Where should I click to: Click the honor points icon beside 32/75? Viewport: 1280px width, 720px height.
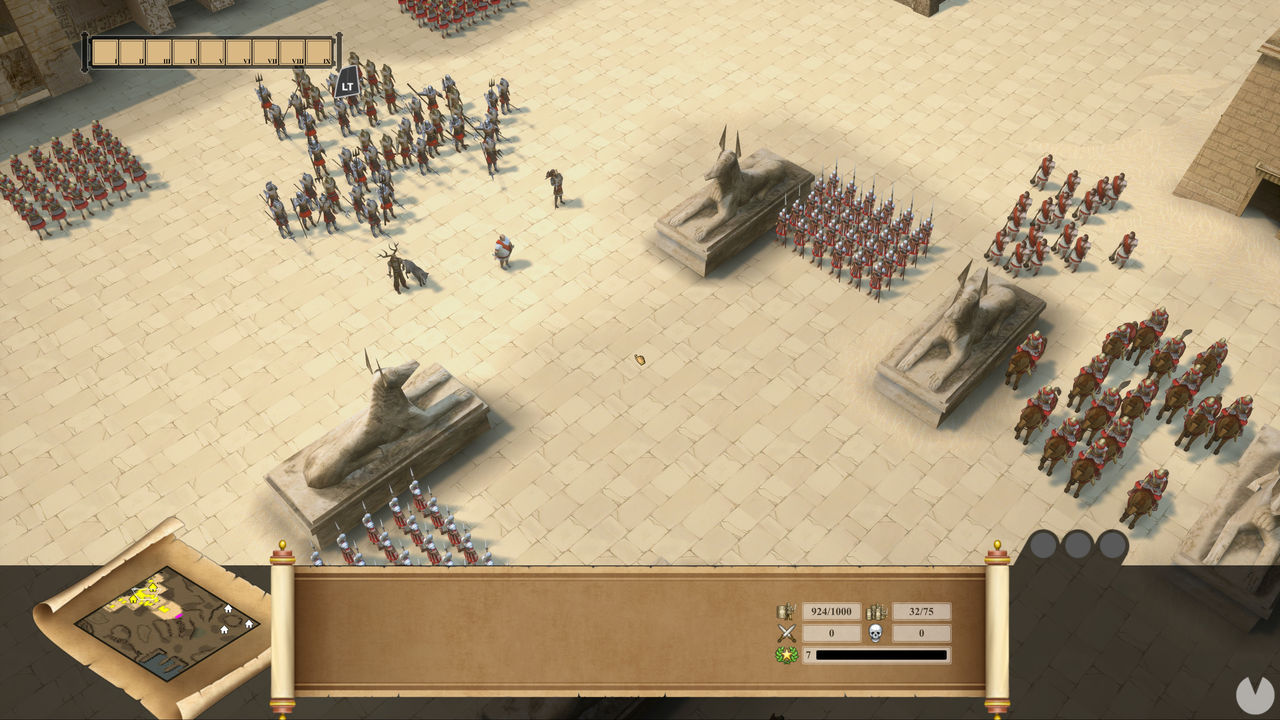click(x=877, y=612)
